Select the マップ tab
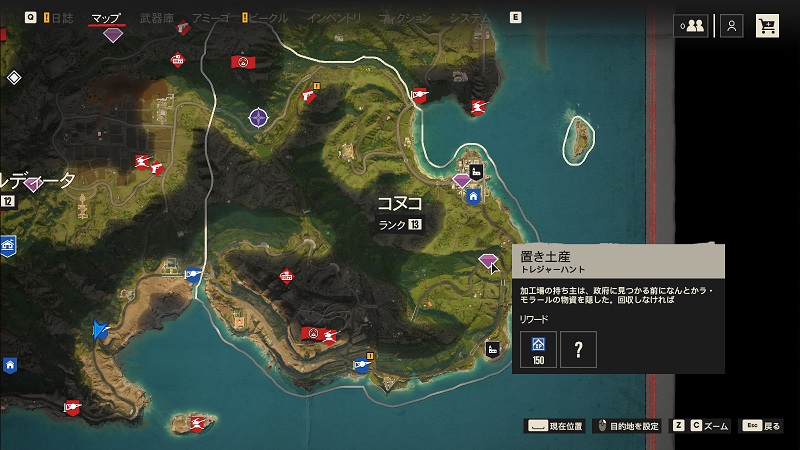 pyautogui.click(x=106, y=18)
